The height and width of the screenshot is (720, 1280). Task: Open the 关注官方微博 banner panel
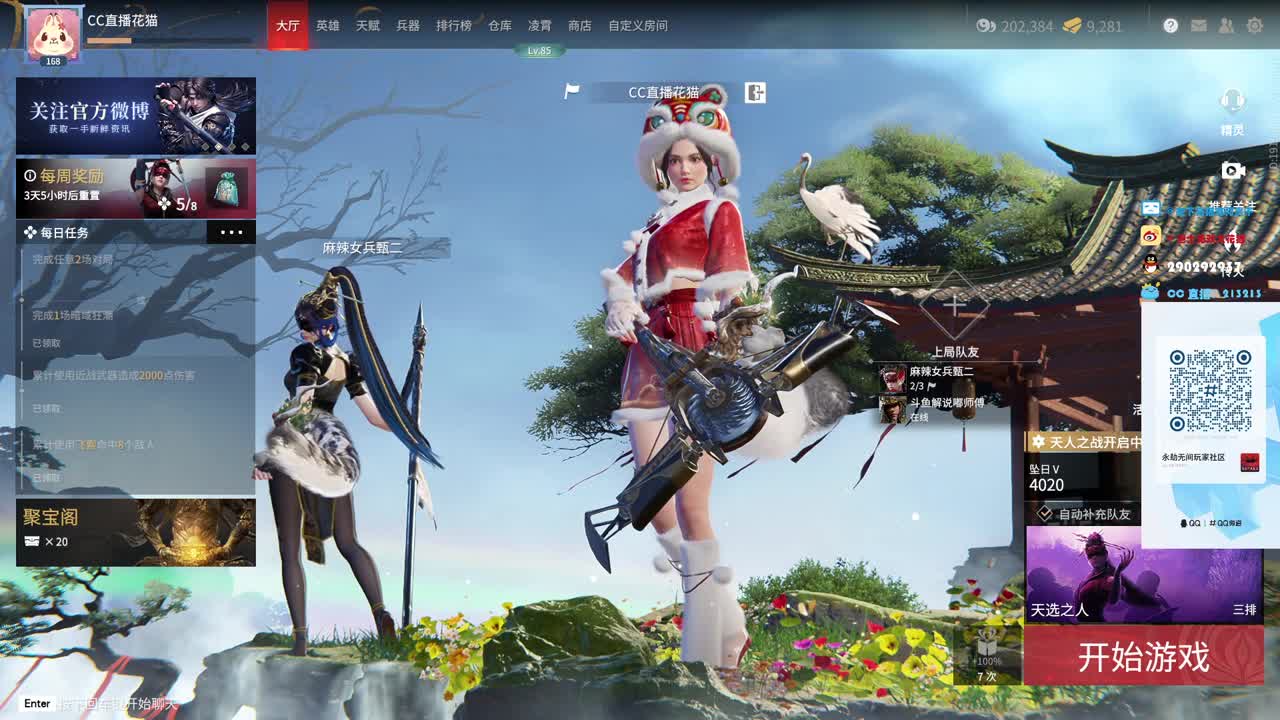pyautogui.click(x=136, y=117)
